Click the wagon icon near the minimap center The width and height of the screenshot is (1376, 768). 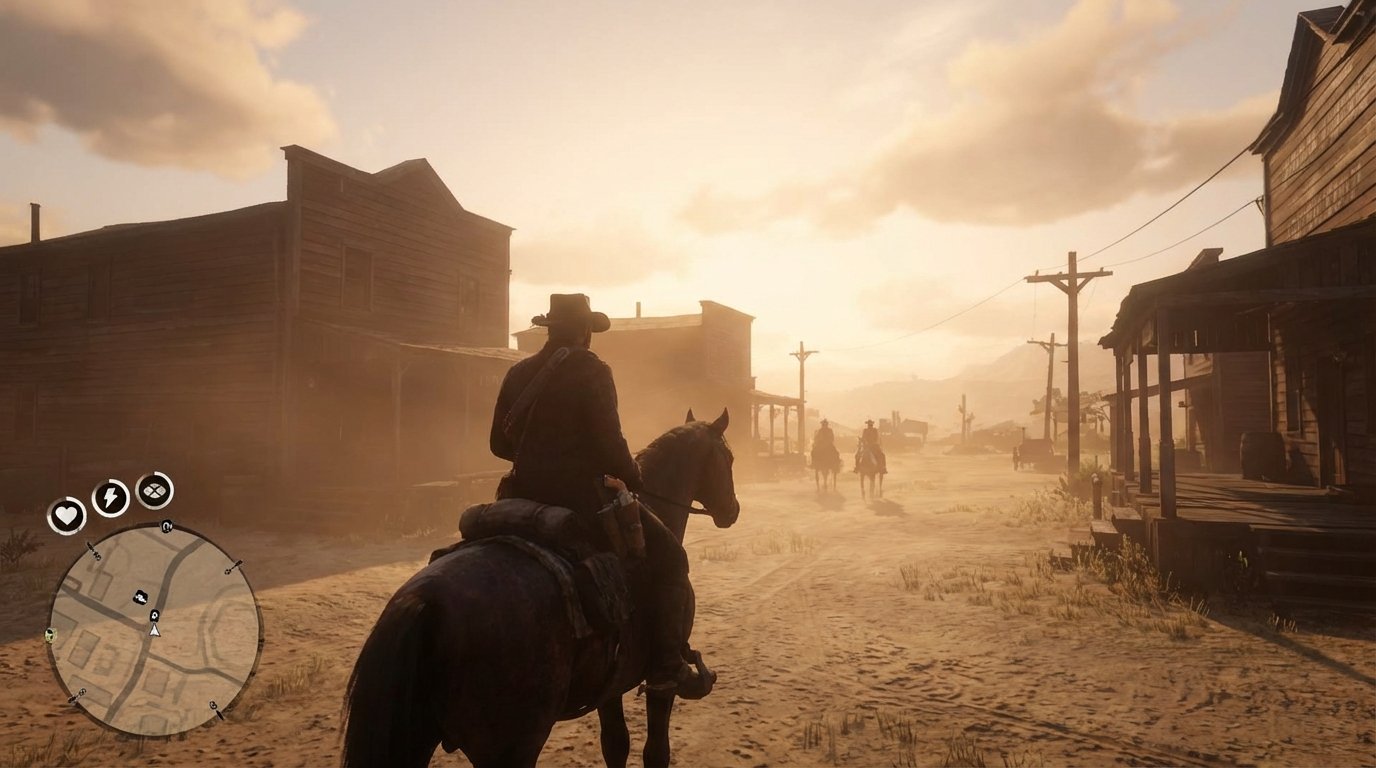[x=141, y=596]
